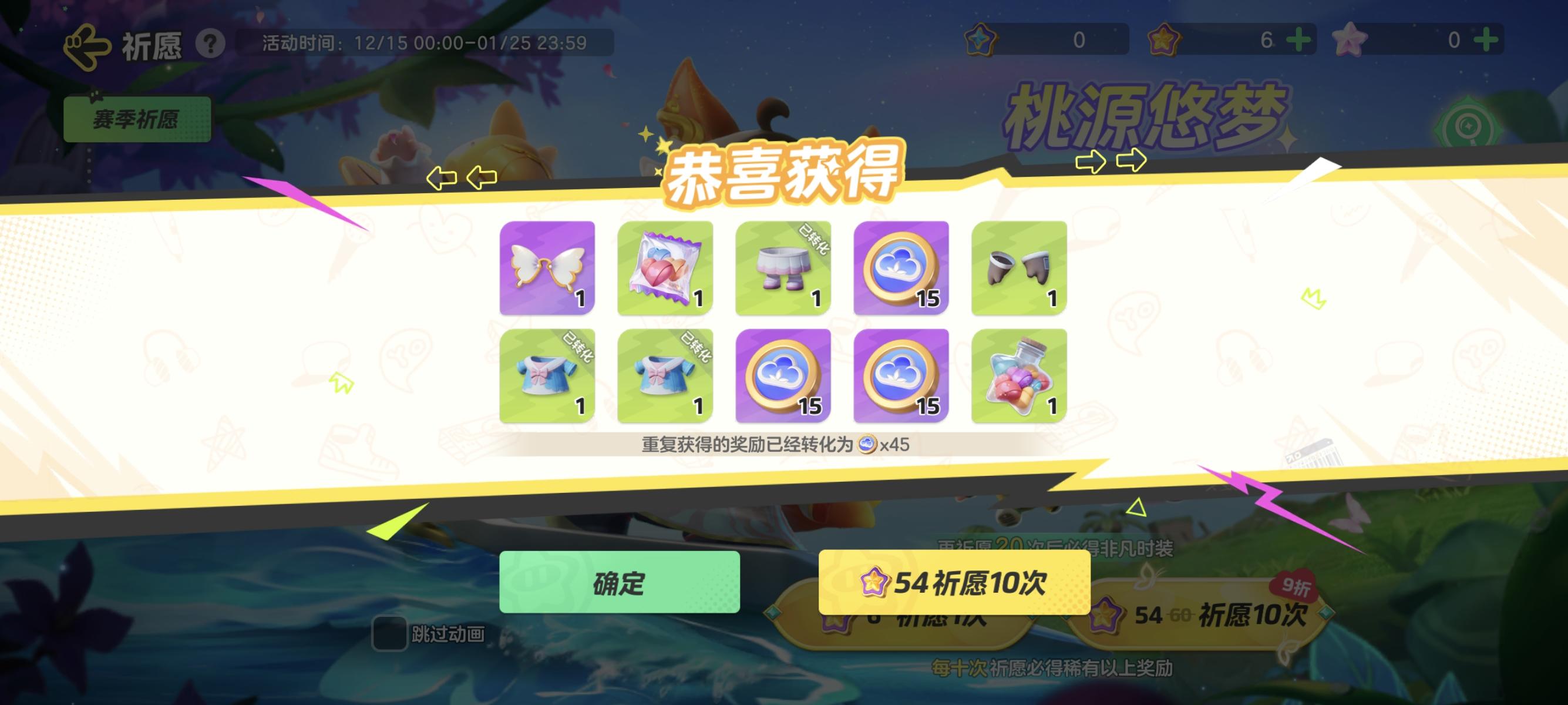
Task: Click the purple star currency icon at top right
Action: click(x=1165, y=41)
